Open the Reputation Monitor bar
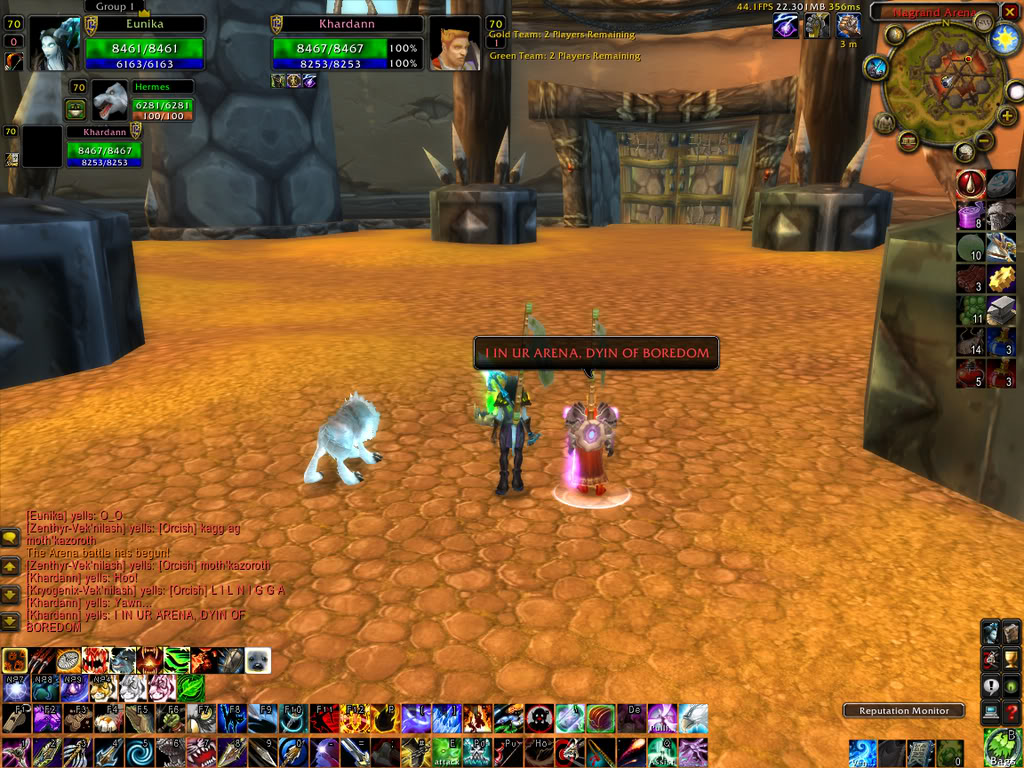Viewport: 1024px width, 768px height. tap(904, 711)
